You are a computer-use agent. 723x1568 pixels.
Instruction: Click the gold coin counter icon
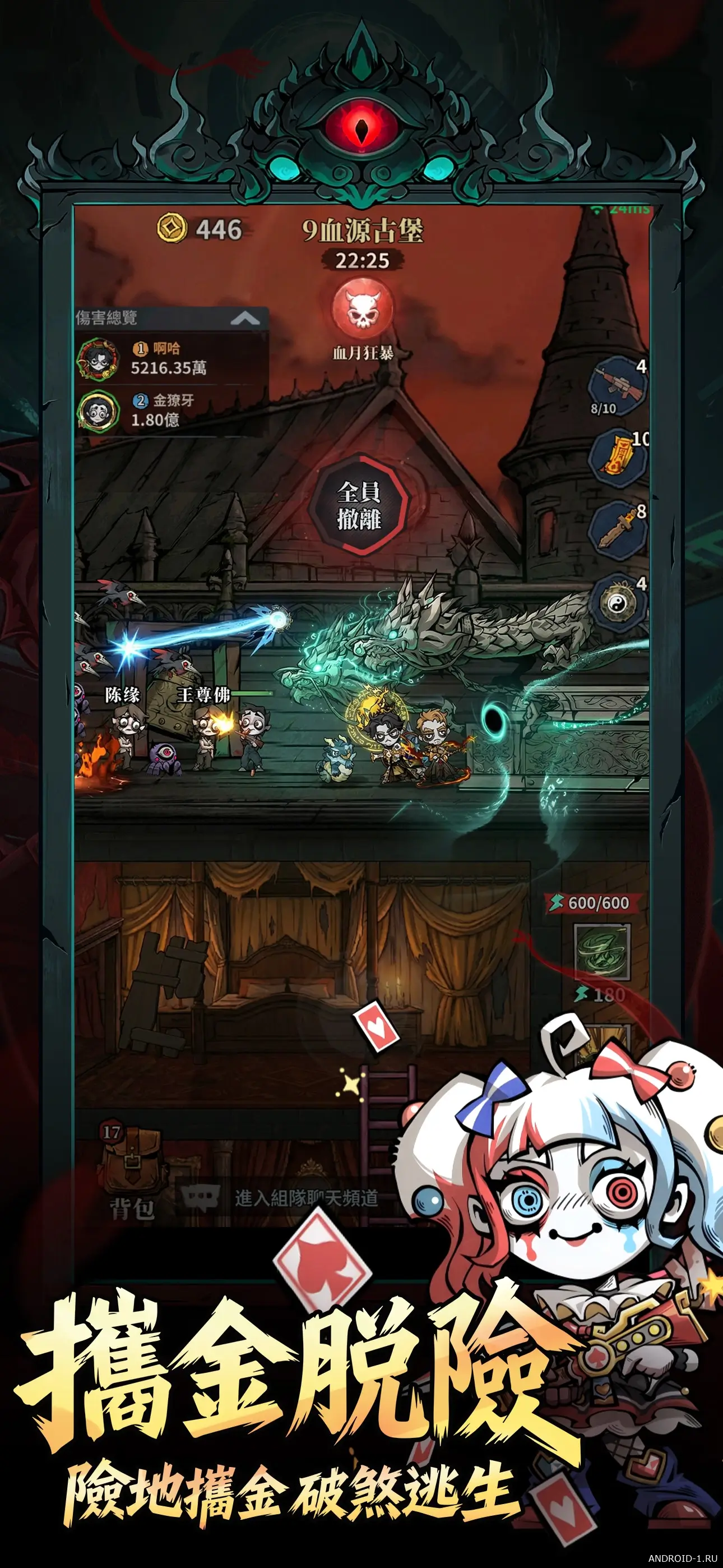(172, 229)
